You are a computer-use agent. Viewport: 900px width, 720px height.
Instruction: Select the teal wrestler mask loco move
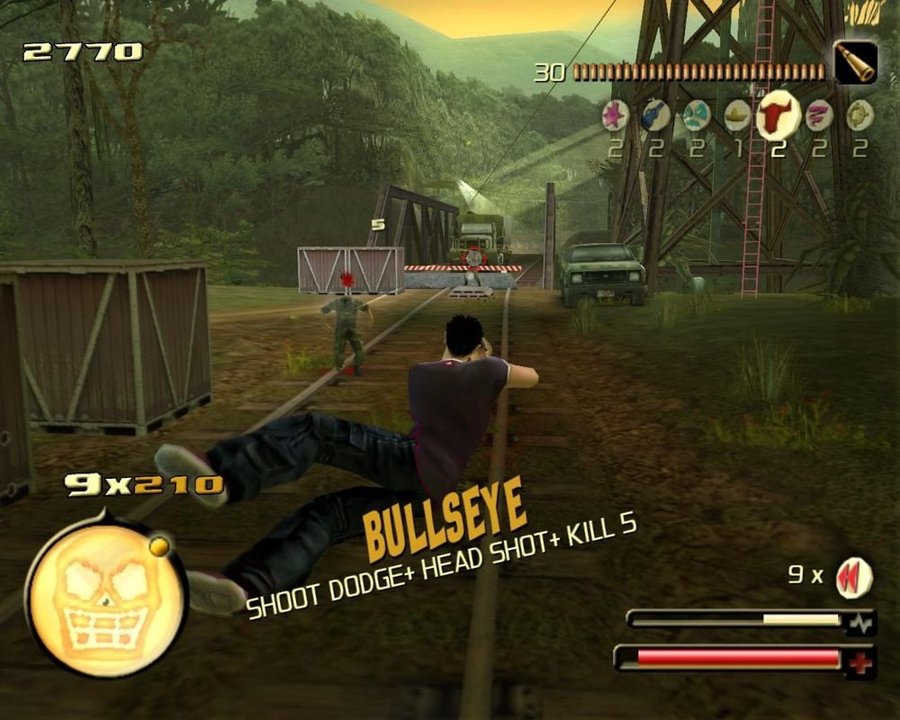click(x=697, y=117)
